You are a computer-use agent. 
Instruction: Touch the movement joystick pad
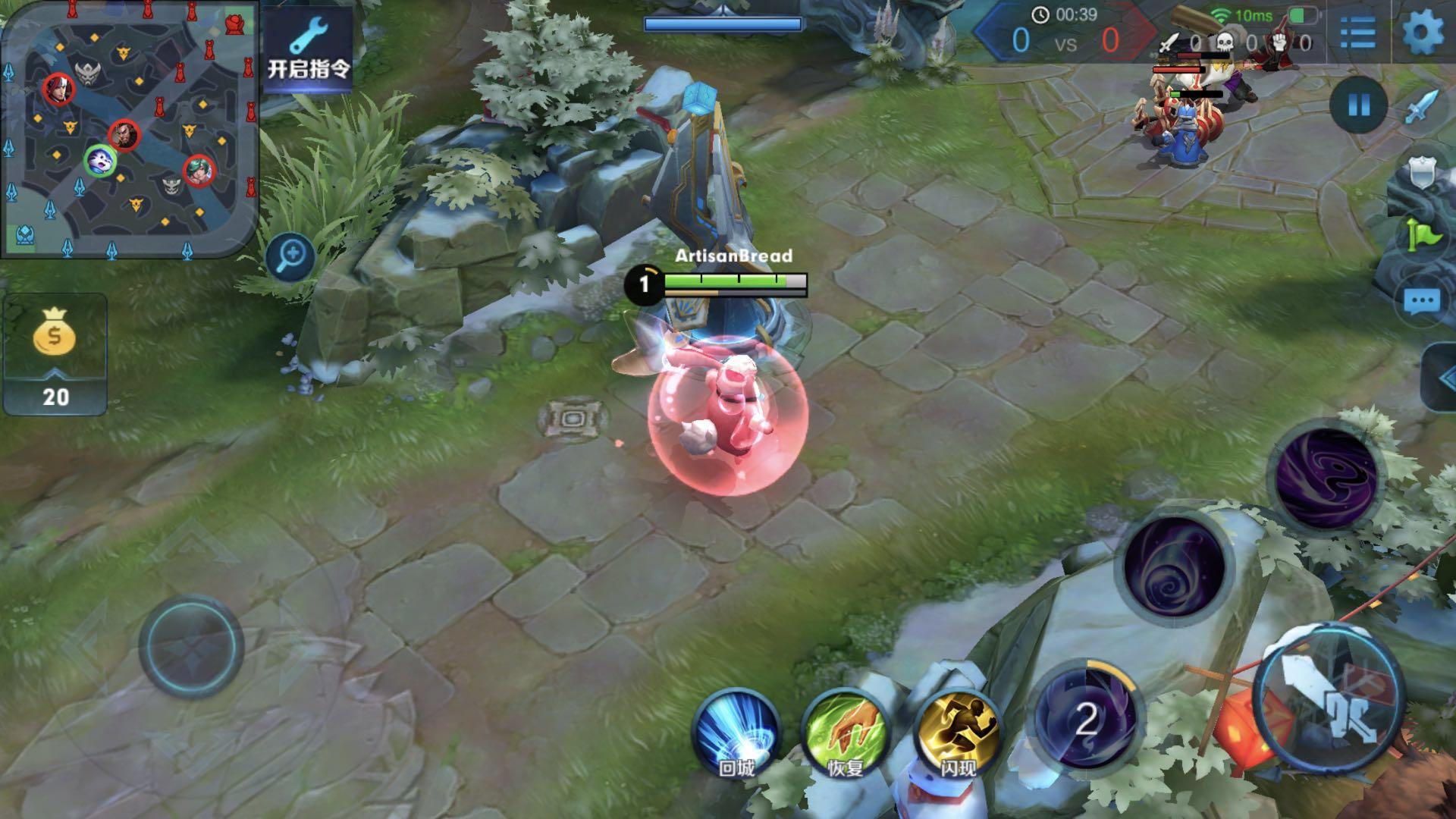pyautogui.click(x=191, y=645)
